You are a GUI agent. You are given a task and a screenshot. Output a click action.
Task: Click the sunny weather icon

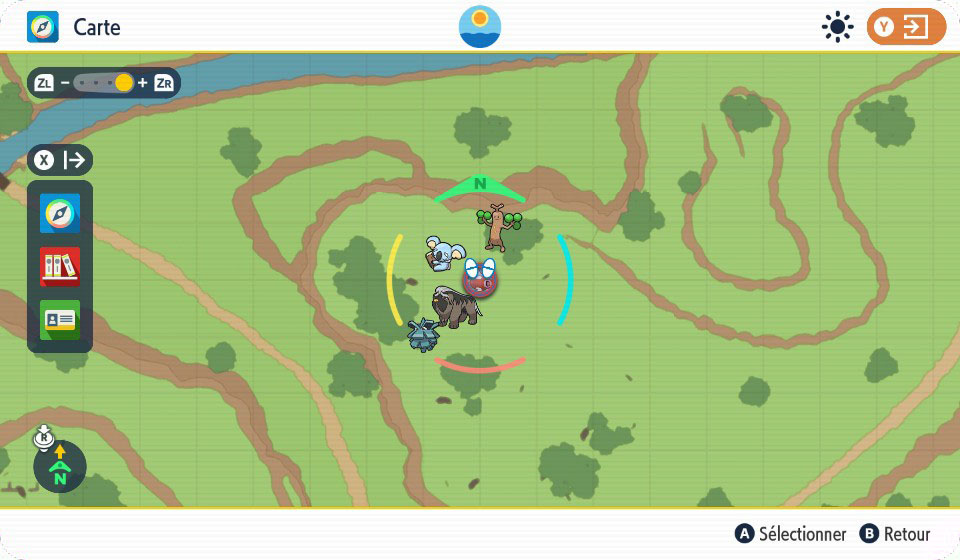tap(837, 27)
